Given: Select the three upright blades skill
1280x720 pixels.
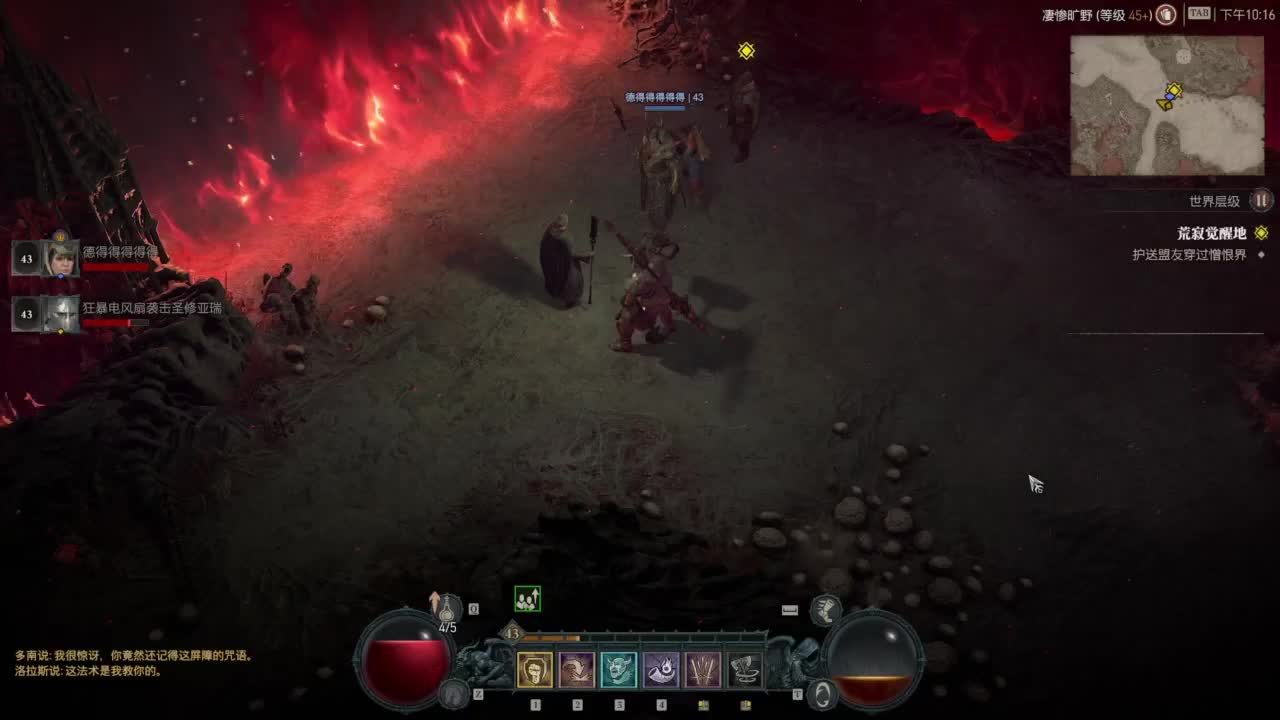Looking at the screenshot, I should pos(703,670).
